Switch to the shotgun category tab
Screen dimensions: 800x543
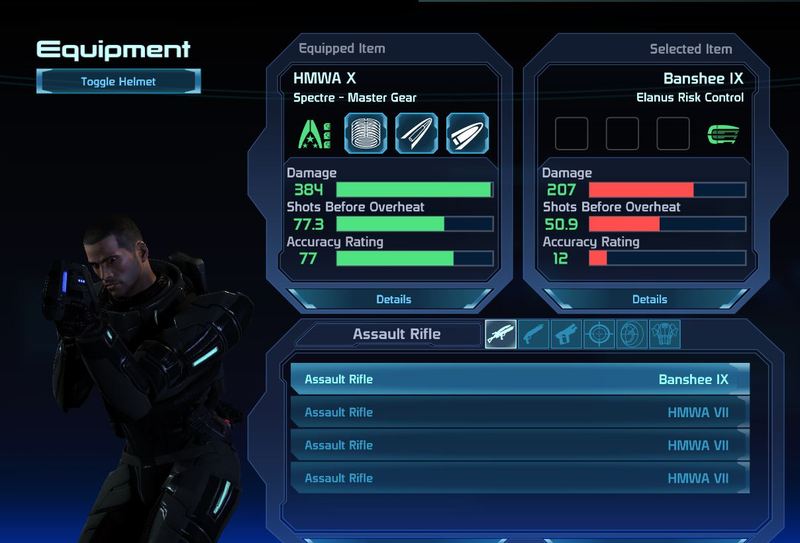[x=533, y=334]
